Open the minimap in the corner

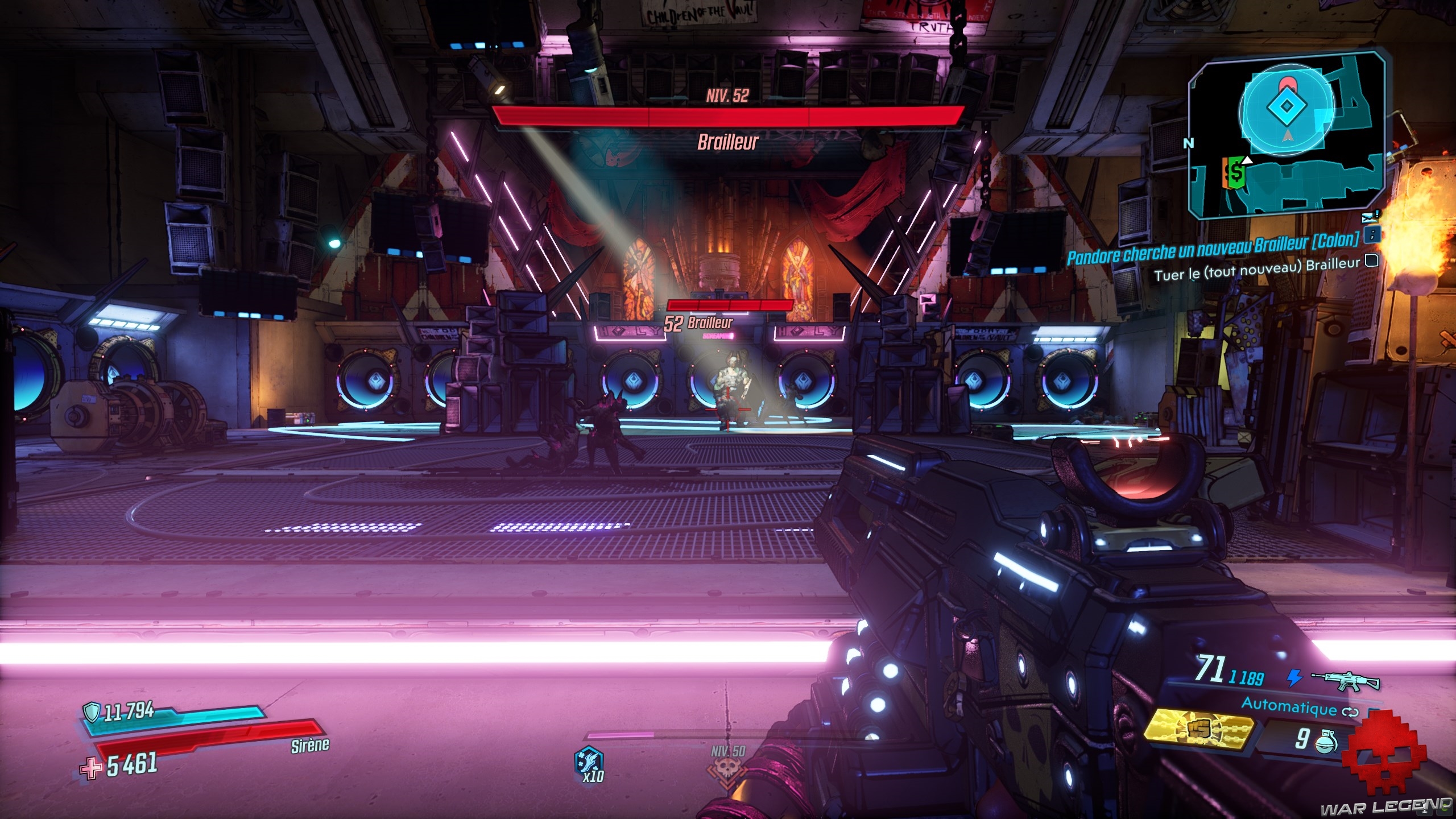(x=1287, y=136)
